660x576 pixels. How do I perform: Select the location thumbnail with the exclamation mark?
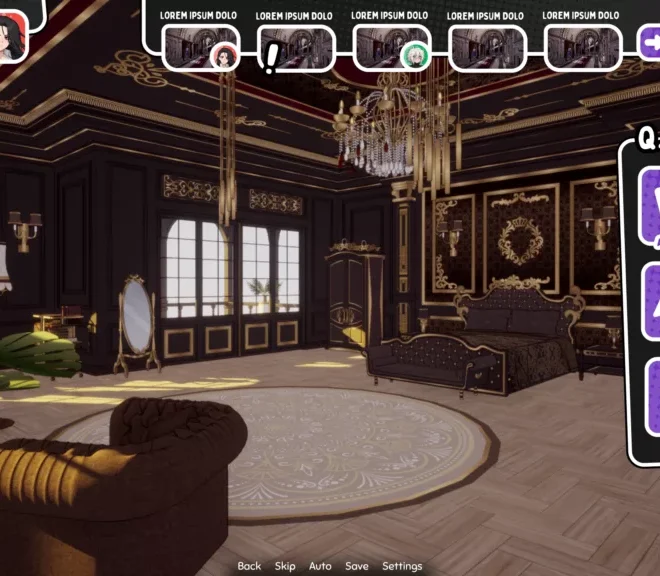coord(296,48)
